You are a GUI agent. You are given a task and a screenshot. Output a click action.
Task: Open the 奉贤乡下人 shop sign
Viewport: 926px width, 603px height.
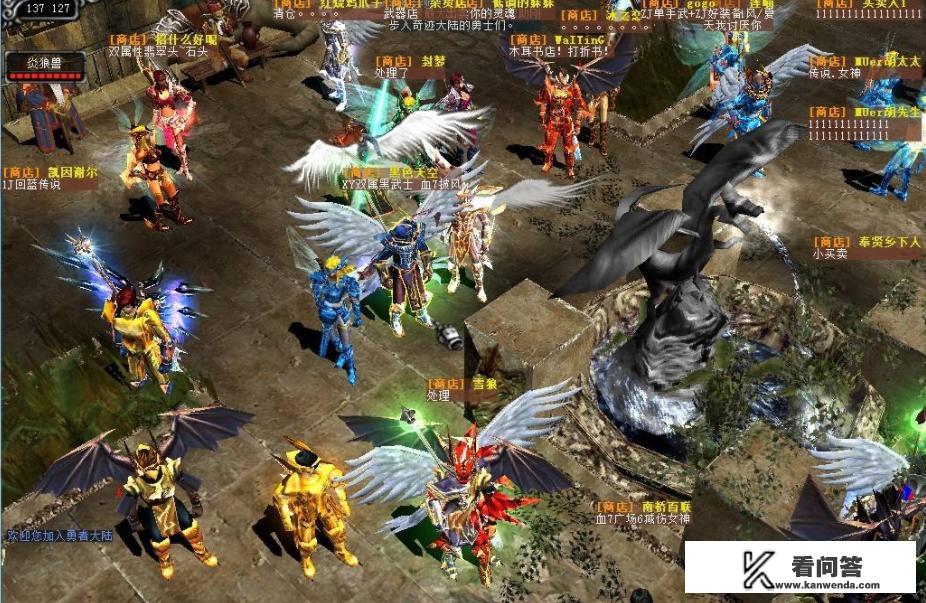[866, 242]
